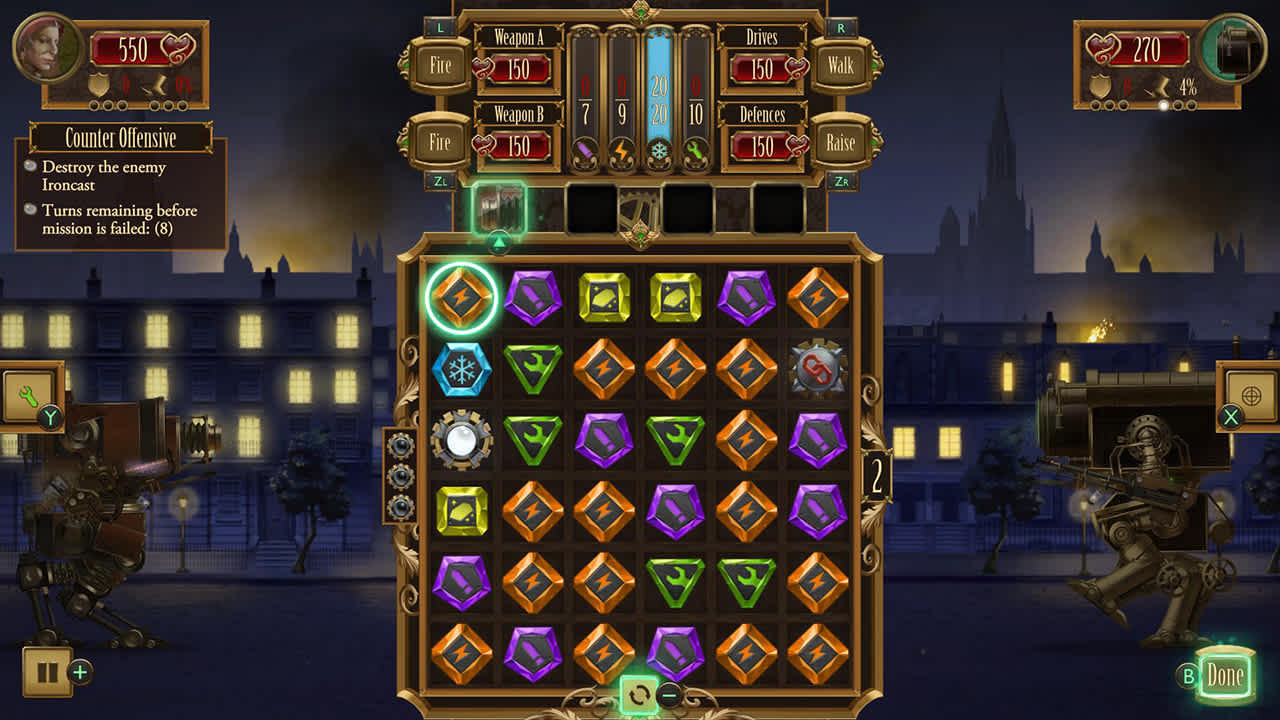Click the pause icon in the bottom left
Image resolution: width=1280 pixels, height=720 pixels.
click(x=47, y=672)
